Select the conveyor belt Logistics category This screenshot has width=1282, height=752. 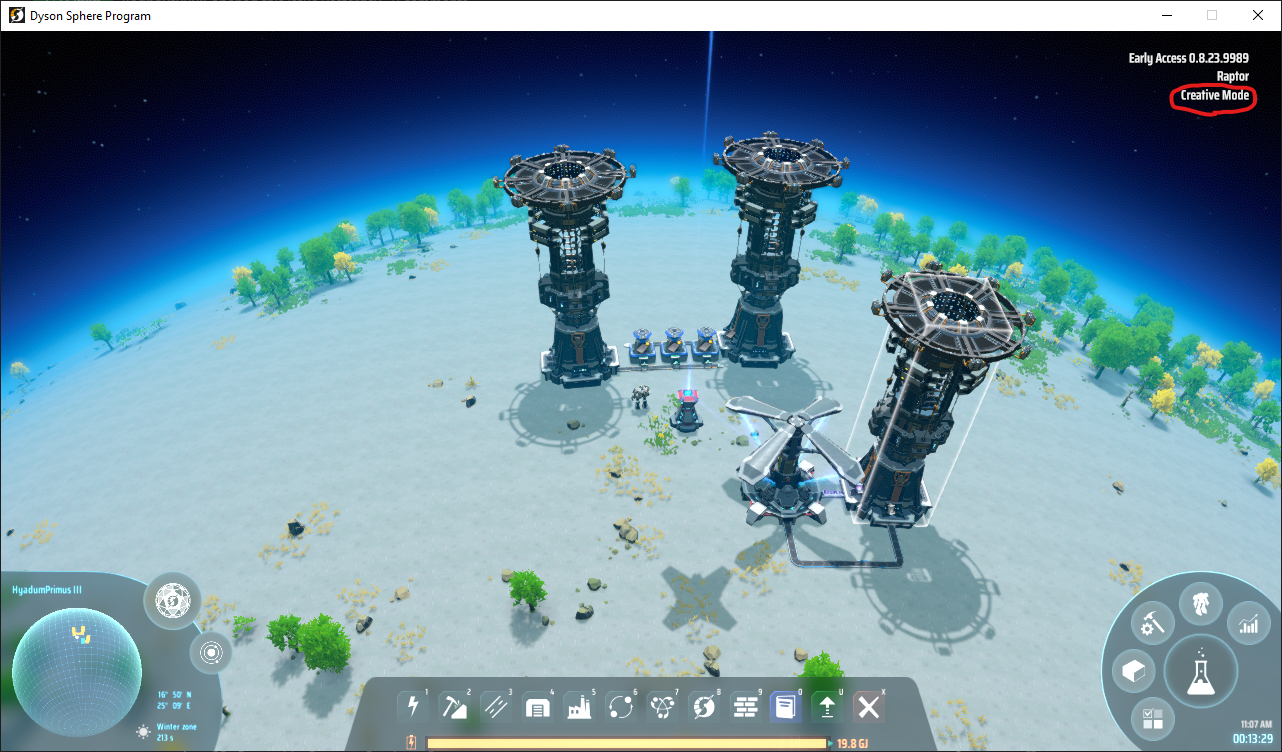[497, 706]
